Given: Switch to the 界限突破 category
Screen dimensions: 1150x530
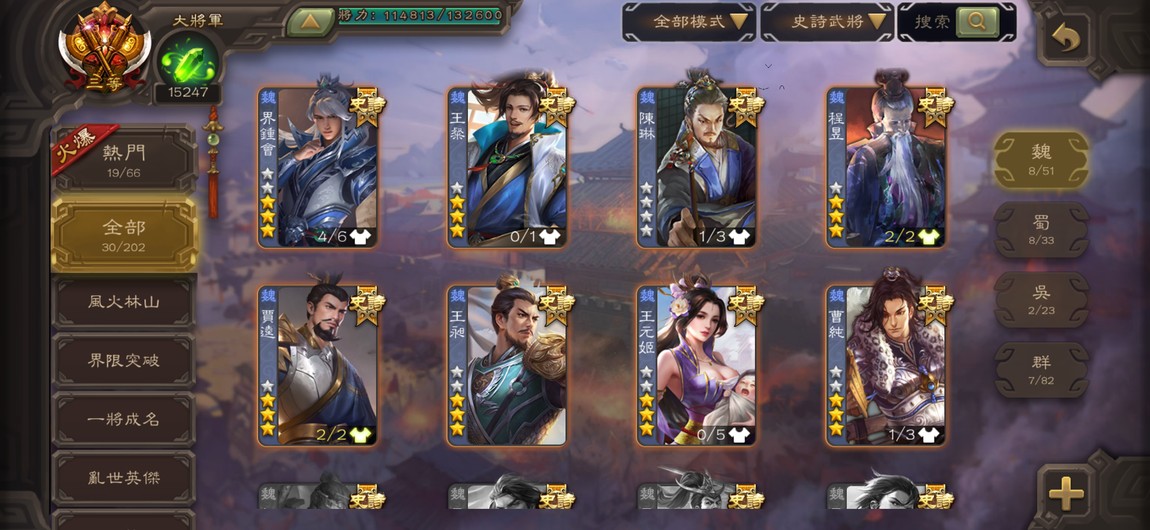Looking at the screenshot, I should pyautogui.click(x=124, y=360).
